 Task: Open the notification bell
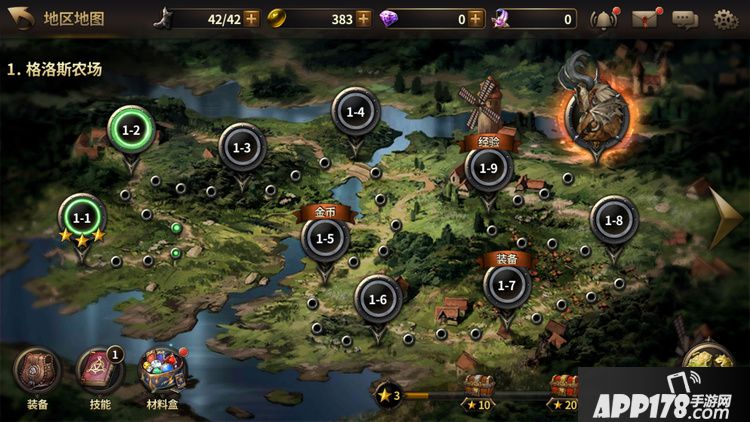[x=602, y=18]
